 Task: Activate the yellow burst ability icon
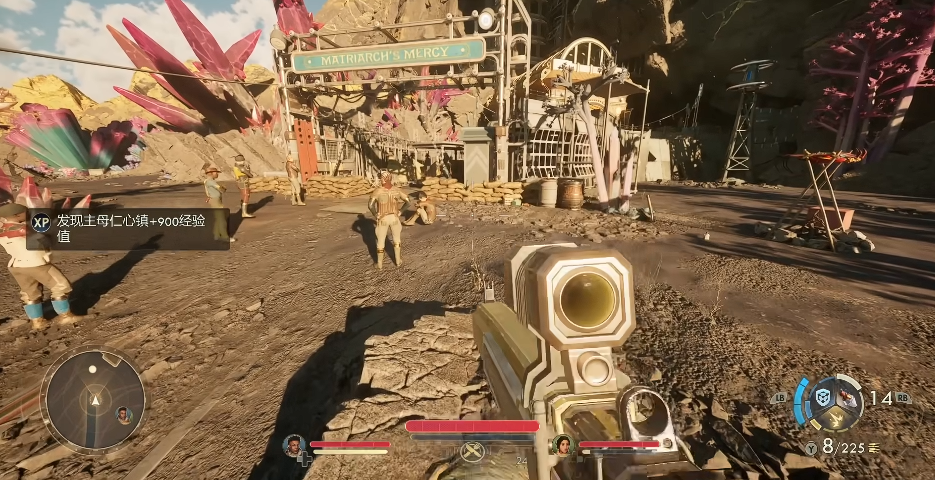tap(838, 420)
